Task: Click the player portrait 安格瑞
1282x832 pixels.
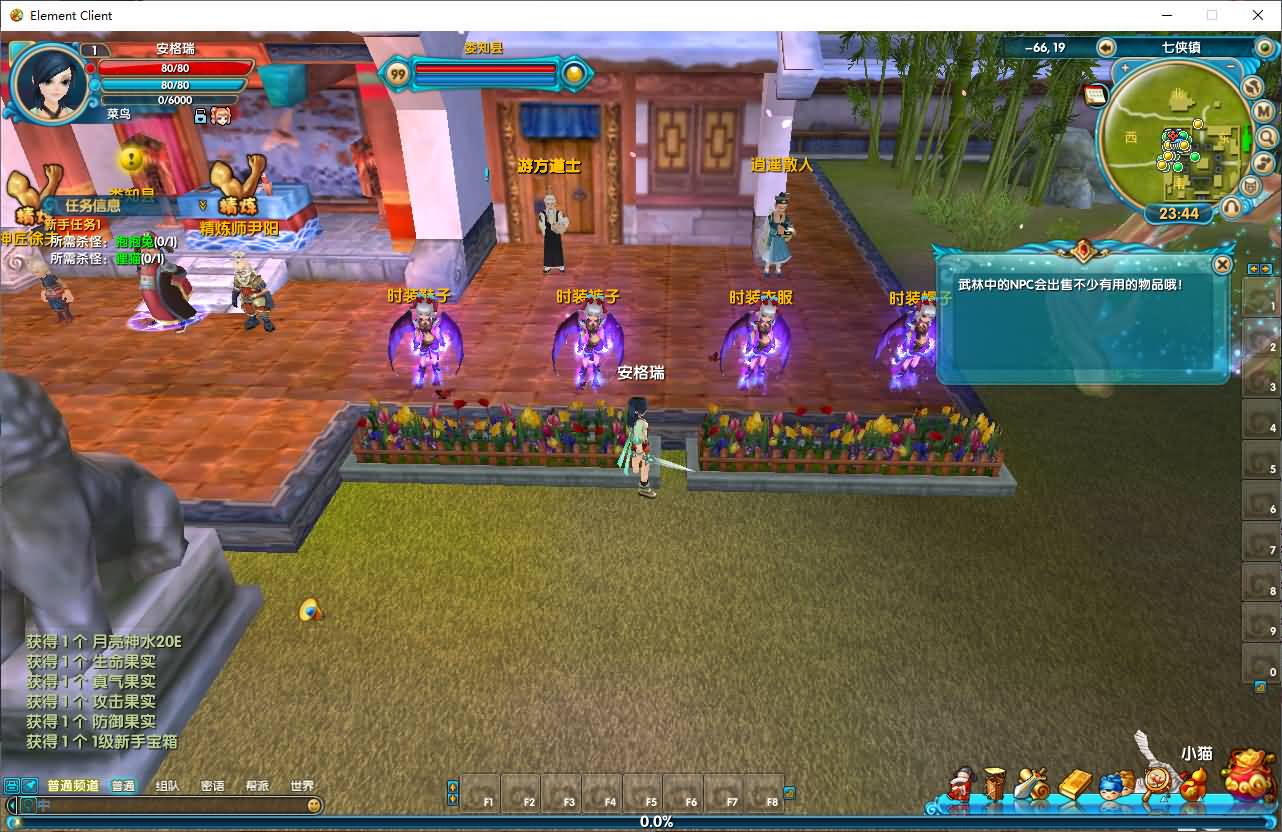Action: [46, 82]
